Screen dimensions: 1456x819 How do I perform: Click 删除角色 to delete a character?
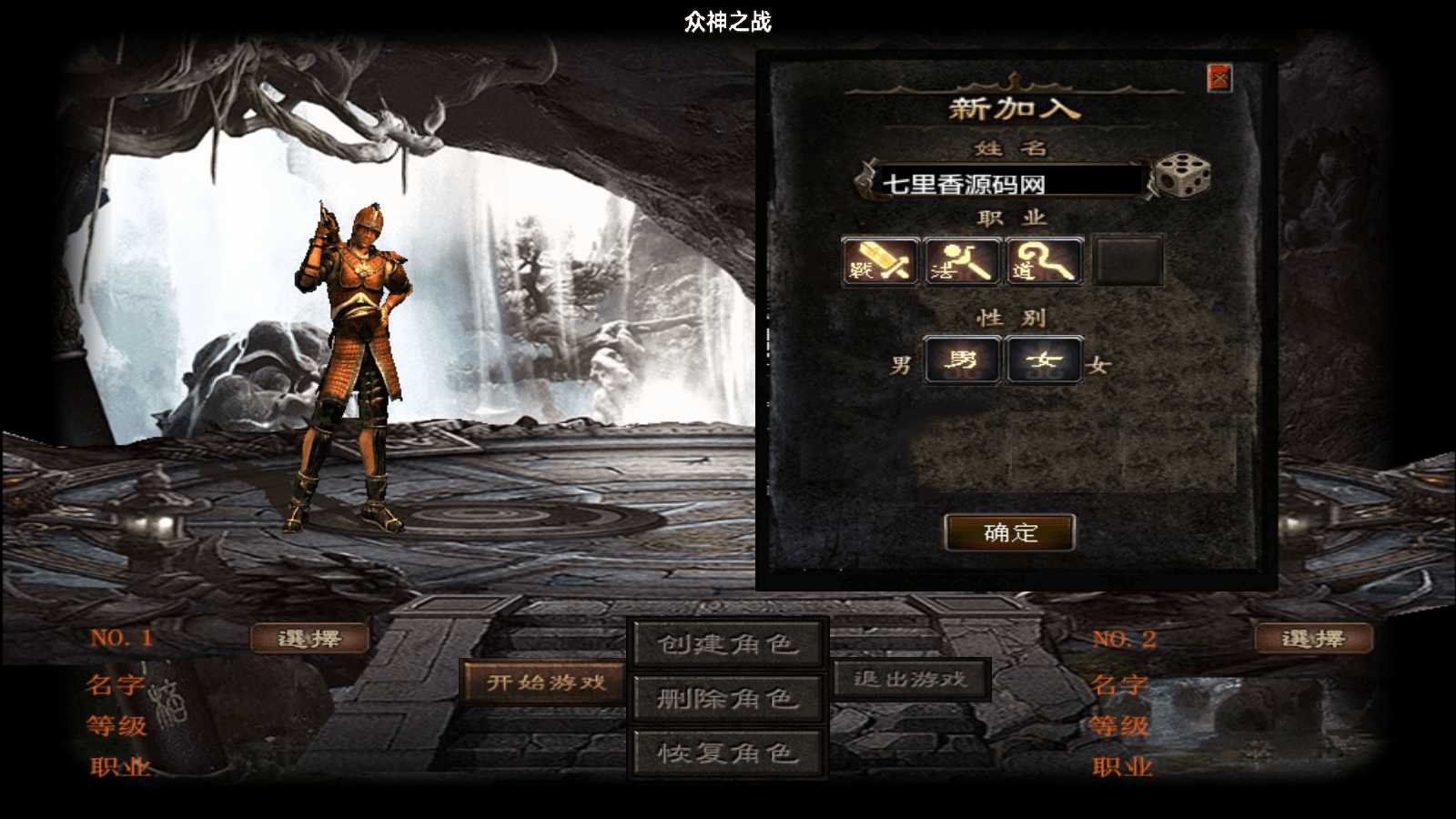725,700
